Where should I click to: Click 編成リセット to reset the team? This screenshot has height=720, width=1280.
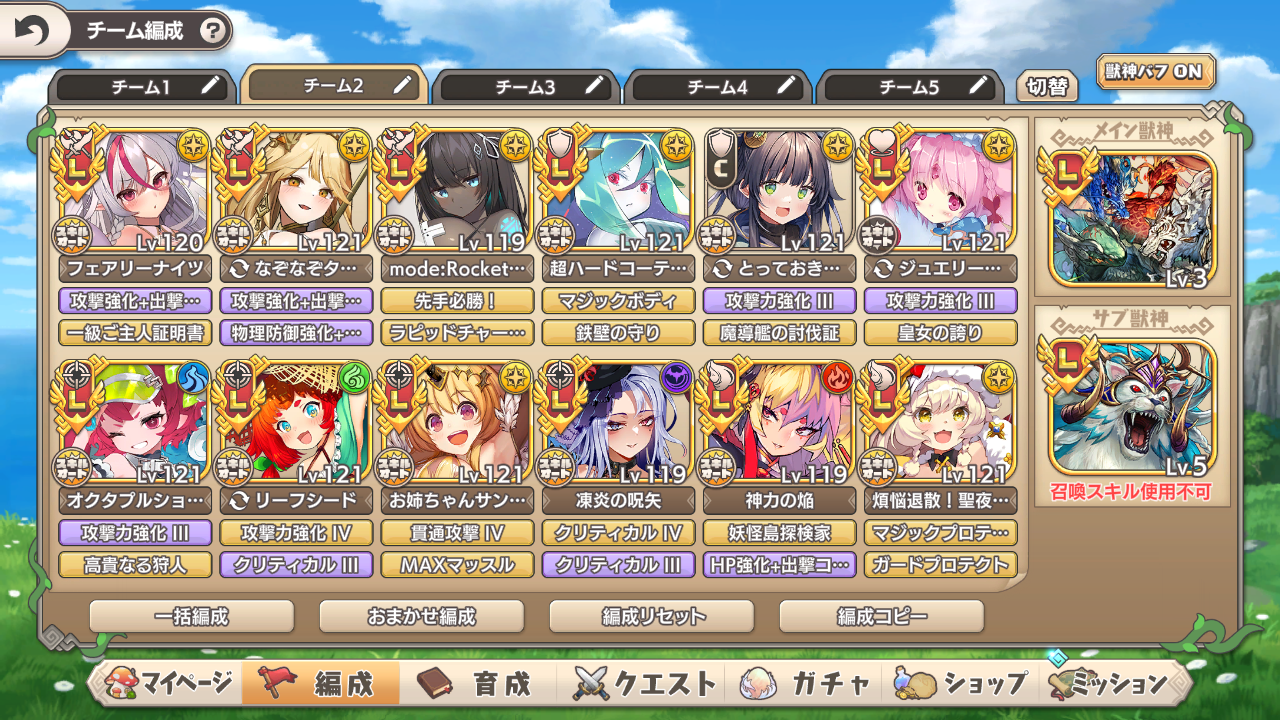[x=652, y=616]
